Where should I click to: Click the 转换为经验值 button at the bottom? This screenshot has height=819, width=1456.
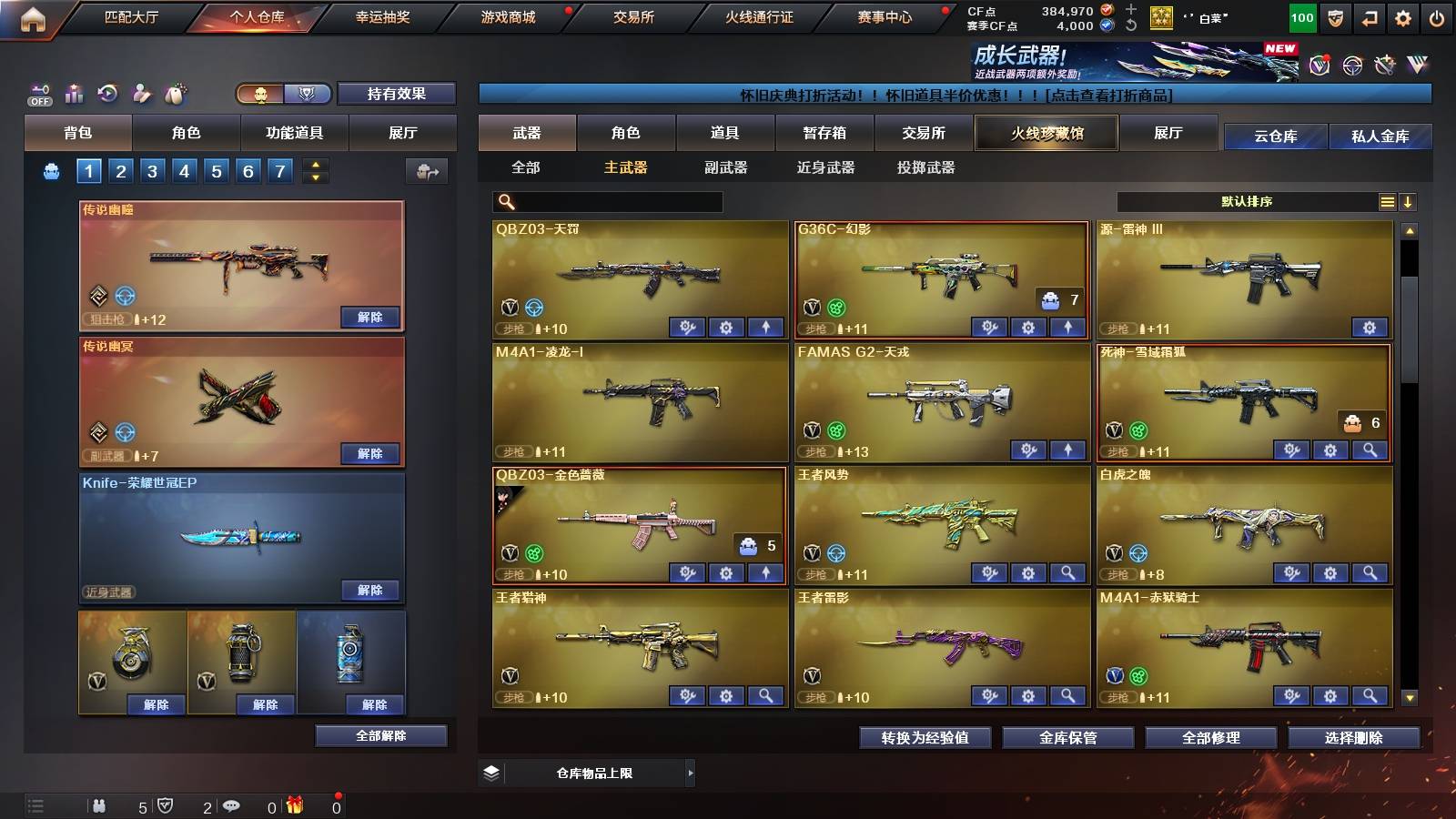[x=925, y=739]
